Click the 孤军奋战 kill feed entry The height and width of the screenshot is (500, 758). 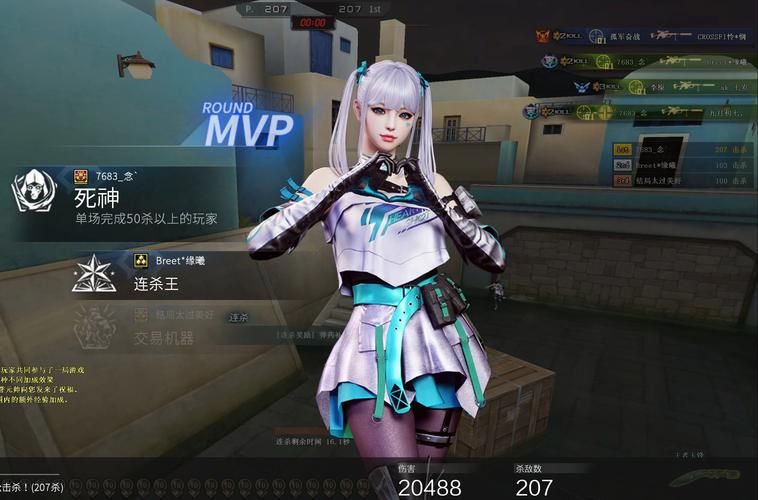(650, 36)
